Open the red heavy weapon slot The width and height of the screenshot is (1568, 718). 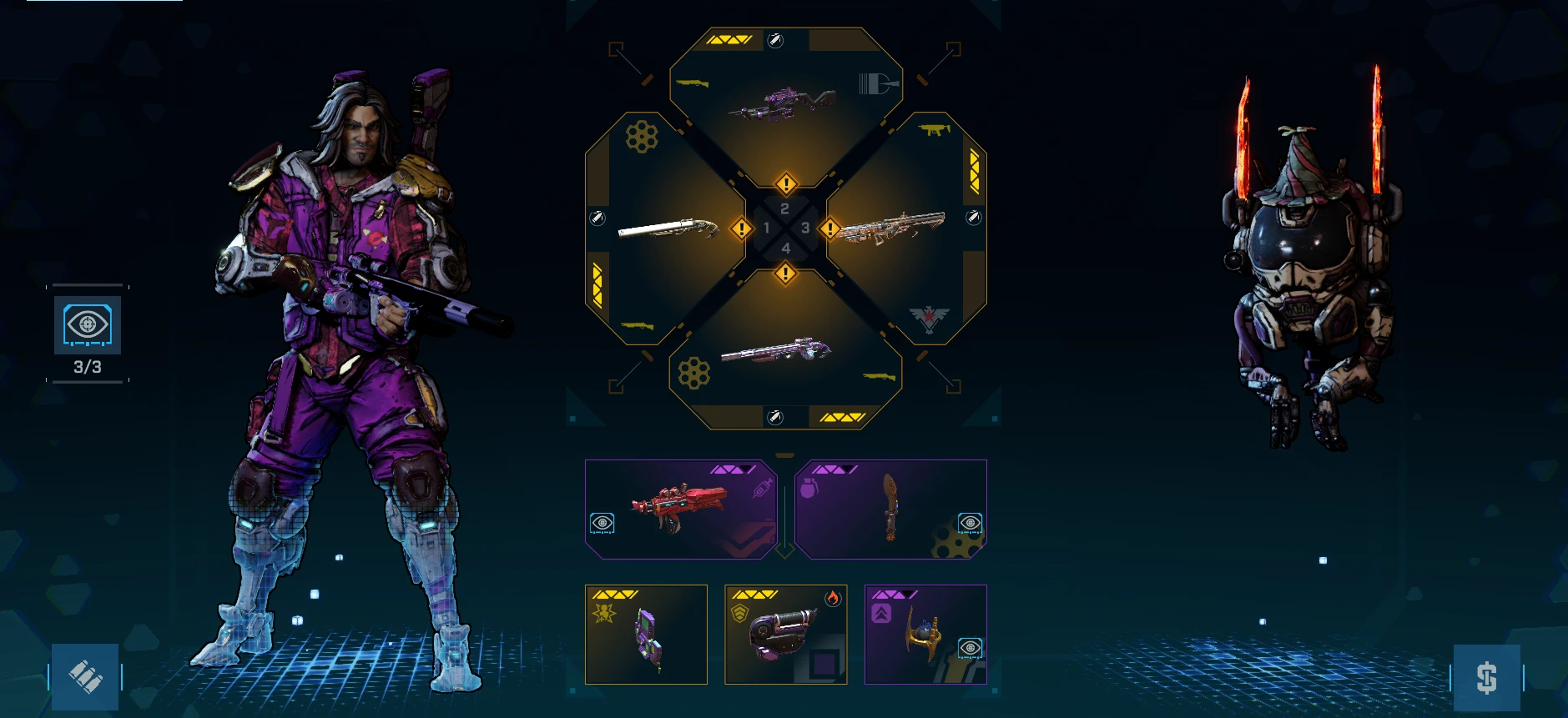681,509
